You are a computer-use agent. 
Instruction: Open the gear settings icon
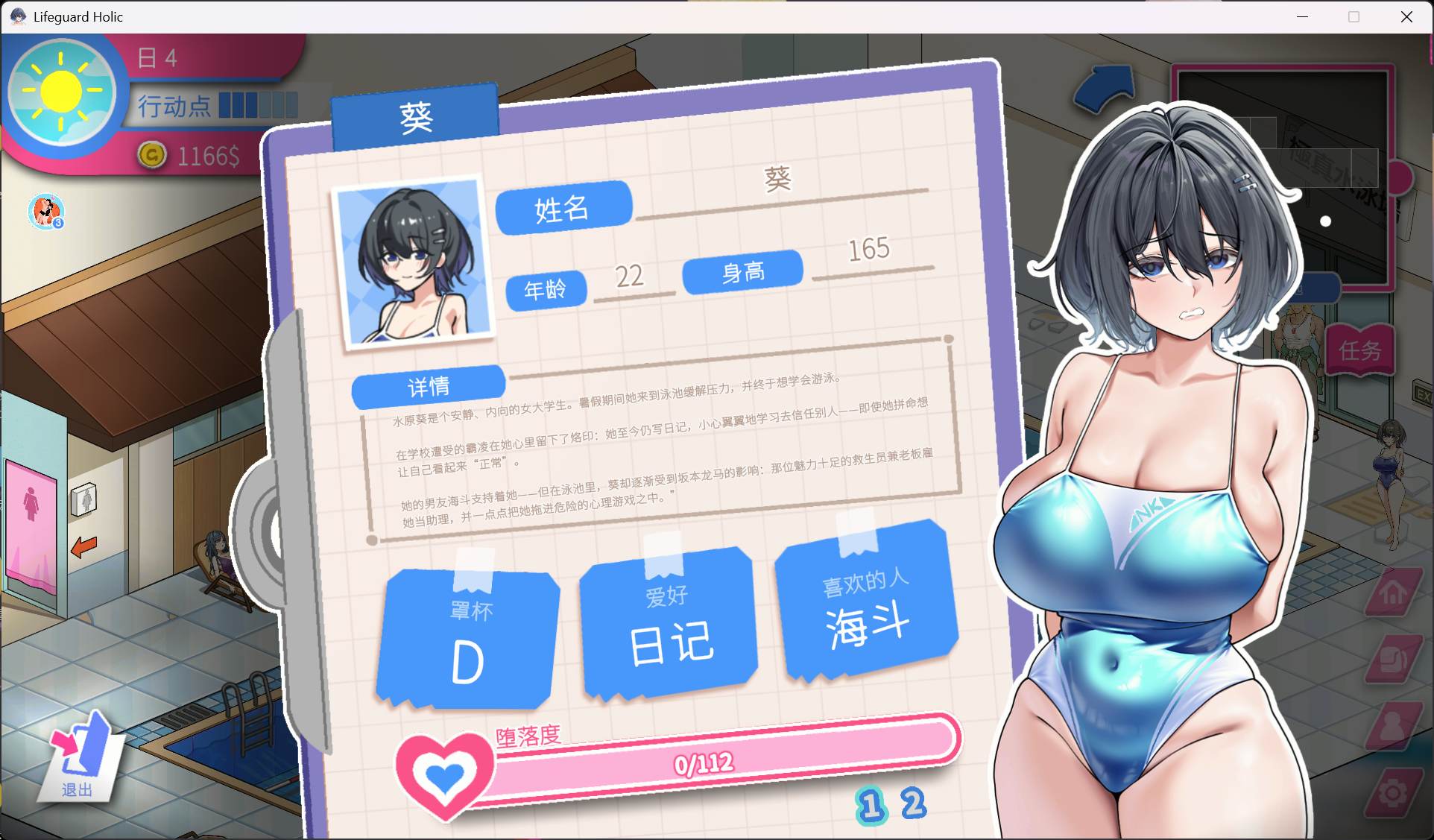coord(1392,793)
